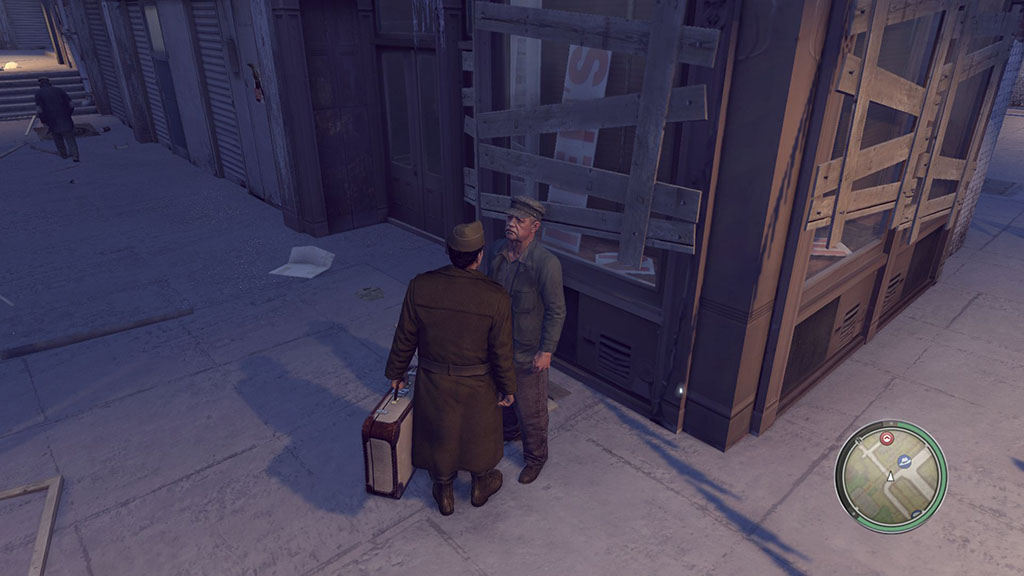
Task: Select the red marker on the minimap
Action: point(887,439)
